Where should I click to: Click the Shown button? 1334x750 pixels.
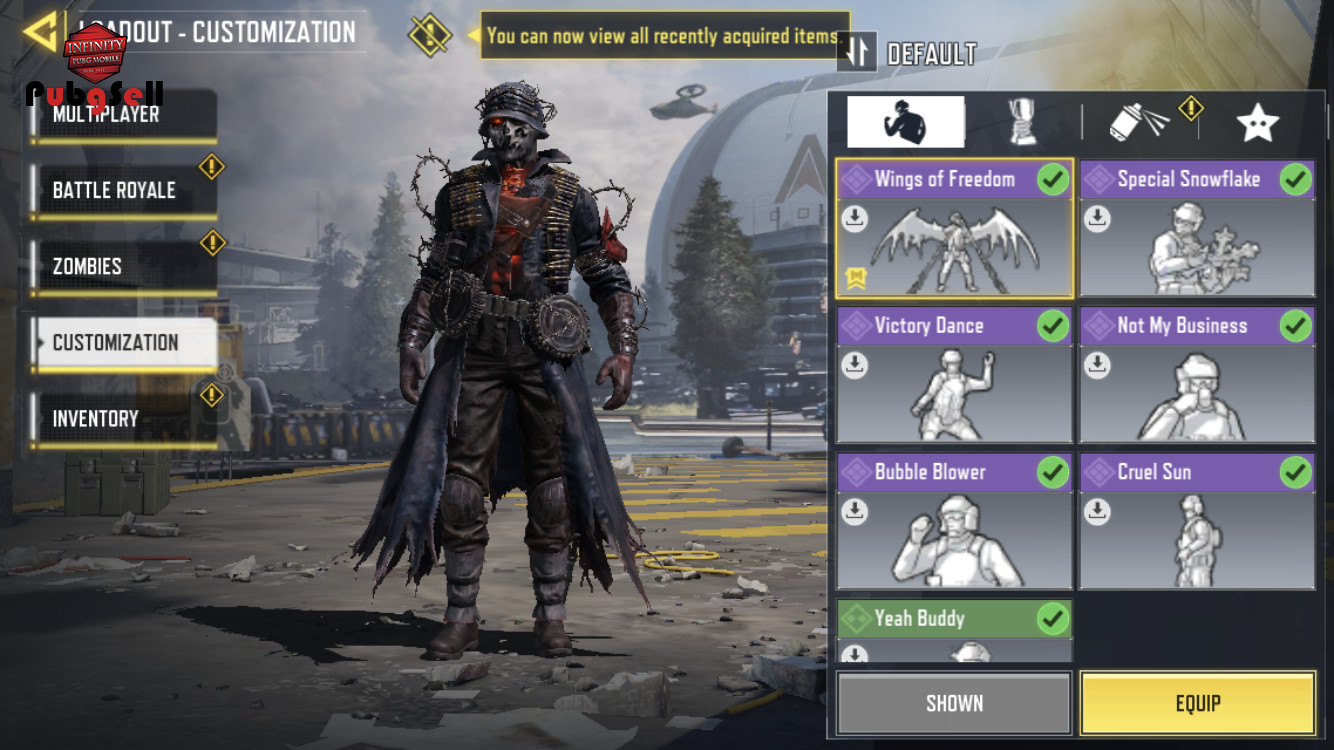(x=954, y=703)
